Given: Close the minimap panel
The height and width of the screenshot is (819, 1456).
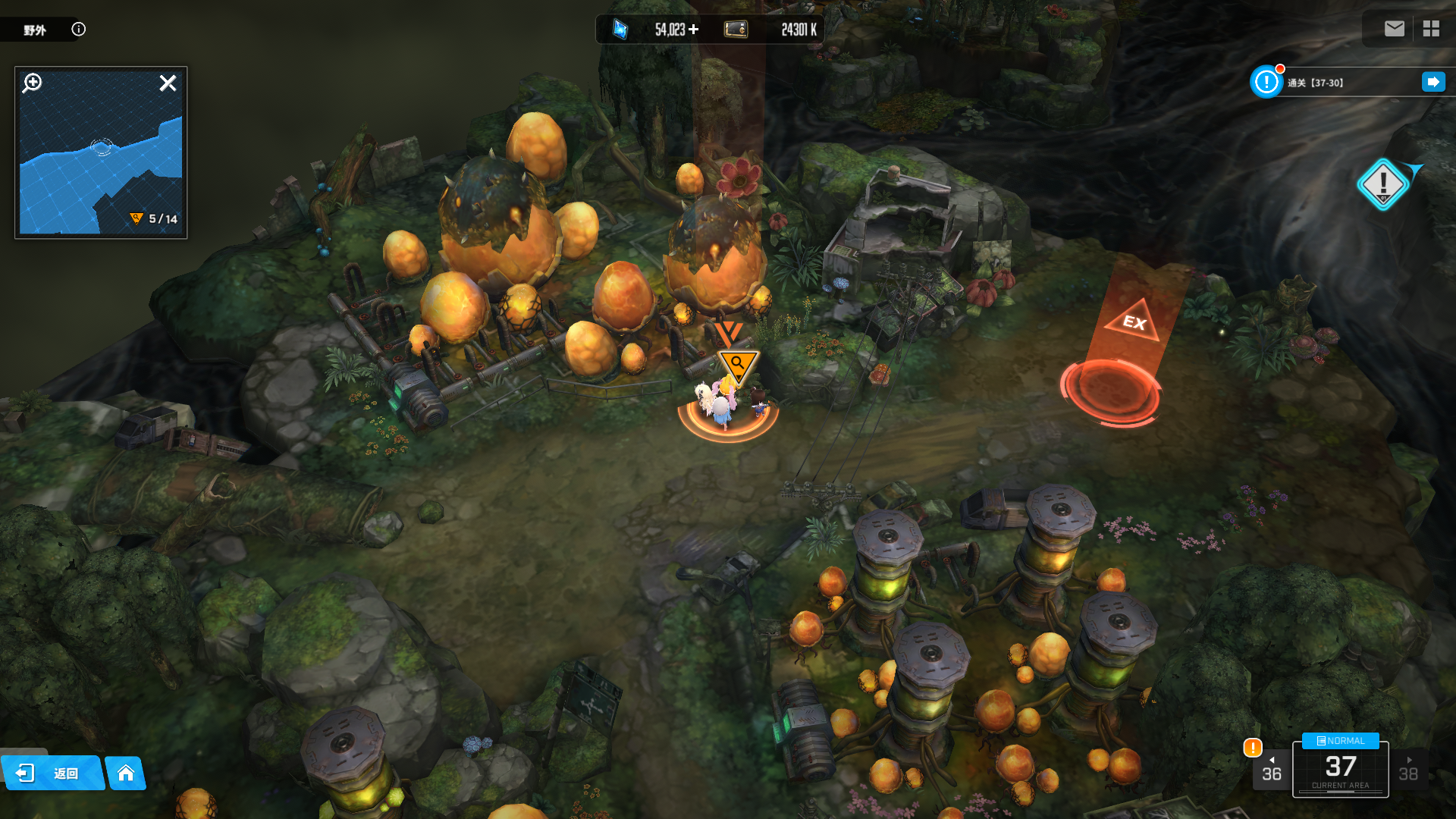Looking at the screenshot, I should pyautogui.click(x=168, y=83).
